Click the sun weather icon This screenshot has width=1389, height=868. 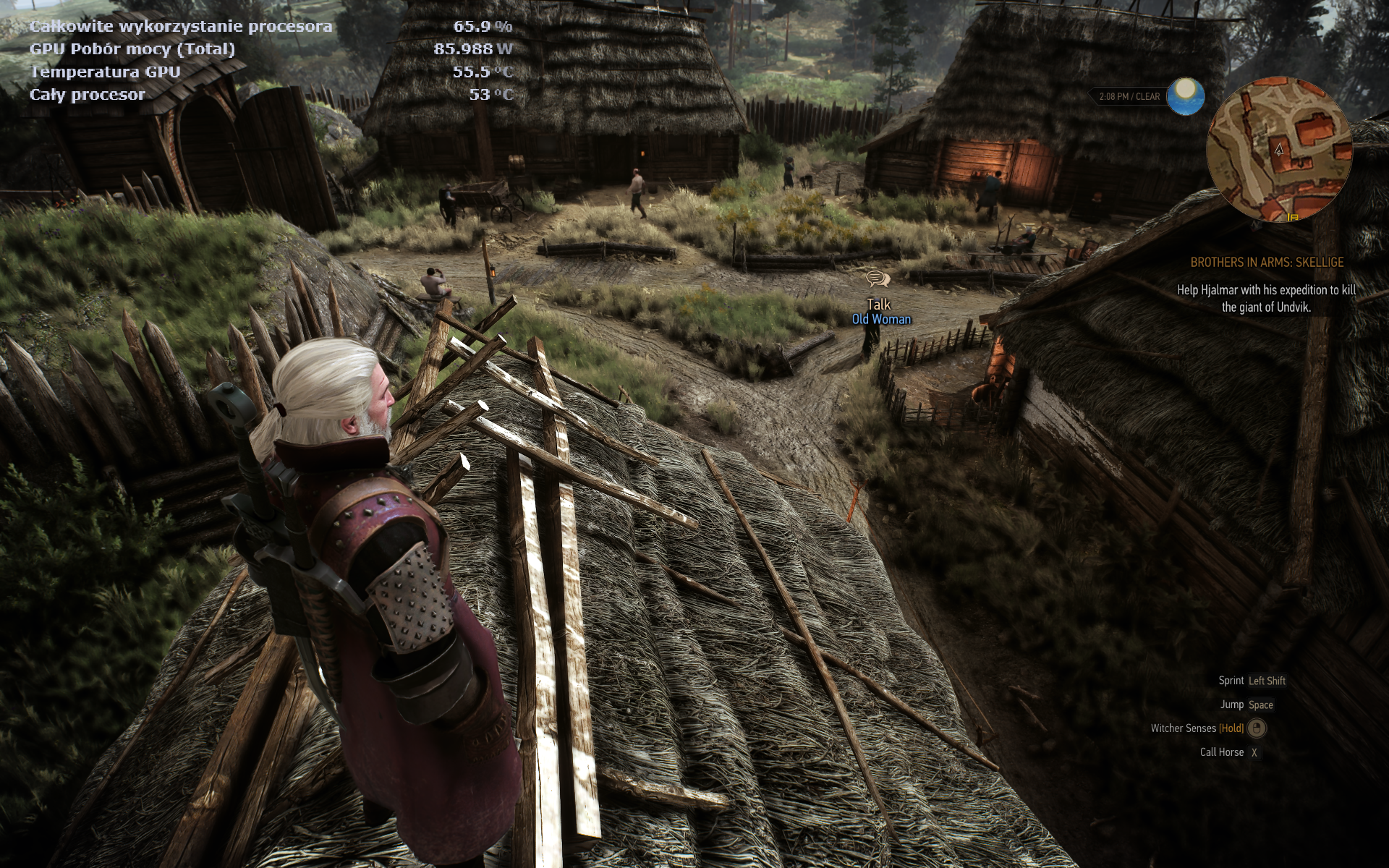pos(1186,97)
